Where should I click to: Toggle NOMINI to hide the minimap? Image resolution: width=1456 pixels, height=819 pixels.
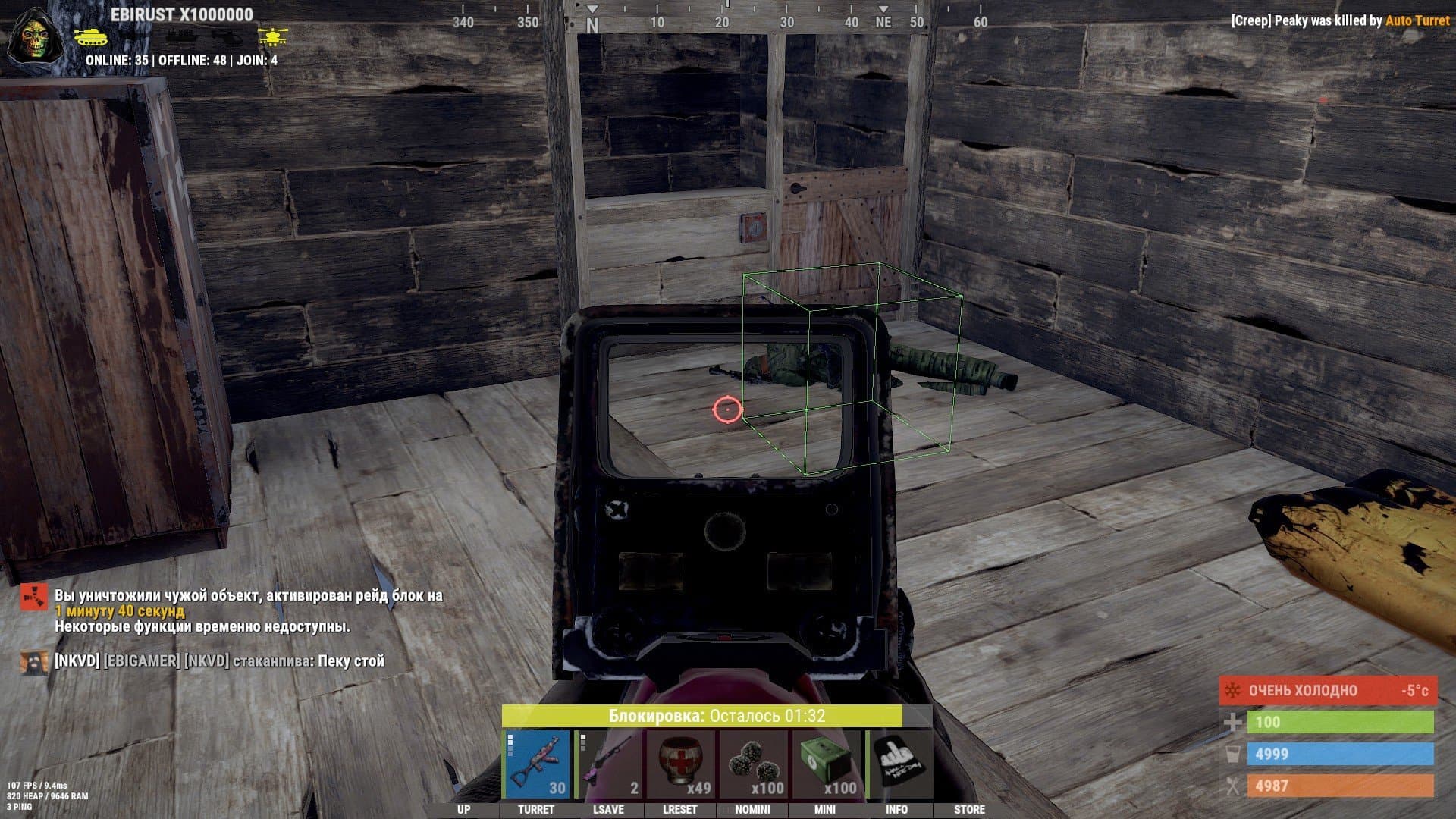(x=753, y=809)
